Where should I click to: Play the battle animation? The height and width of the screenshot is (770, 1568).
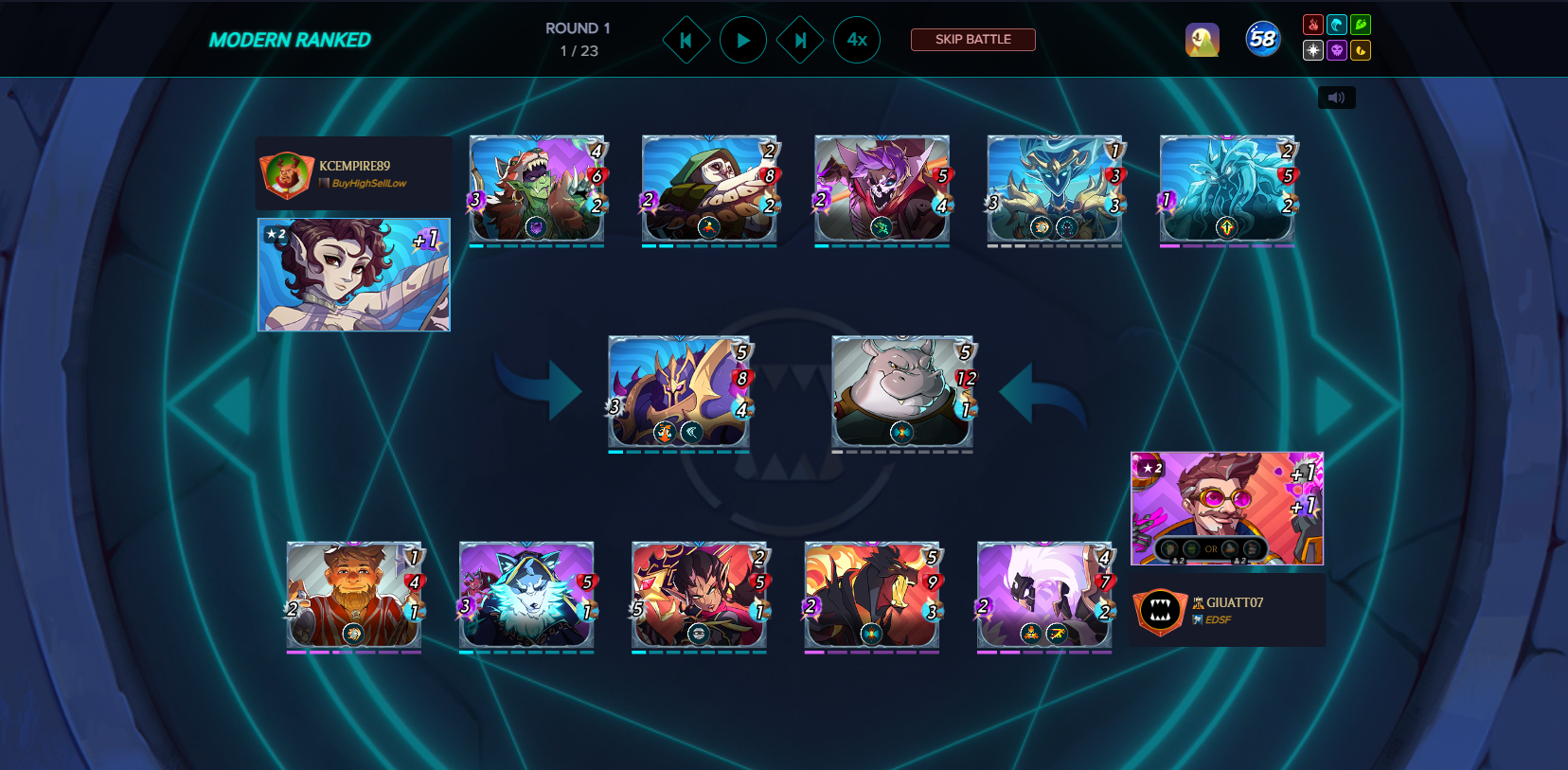click(743, 41)
